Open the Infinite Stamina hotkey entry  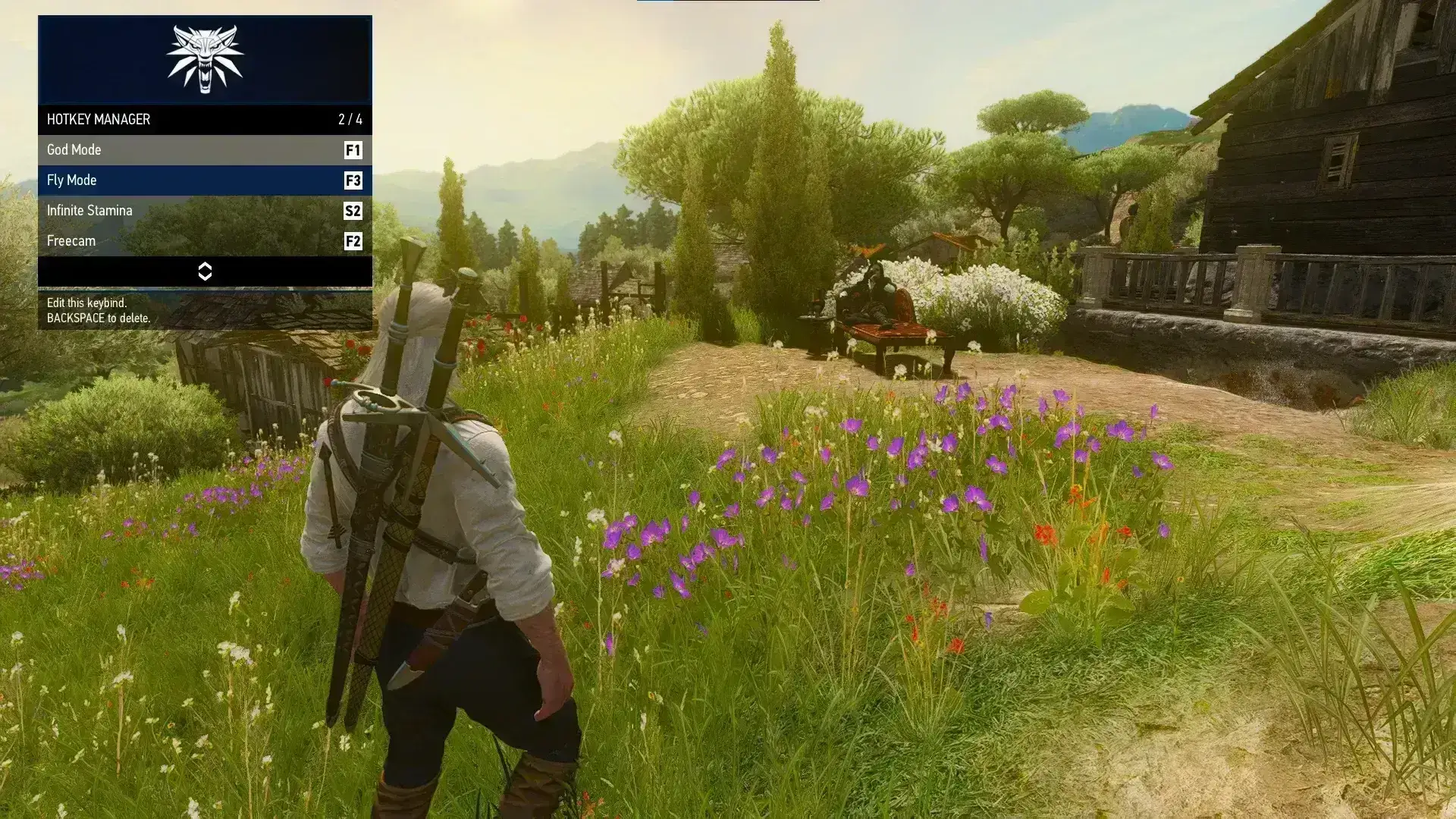tap(204, 211)
